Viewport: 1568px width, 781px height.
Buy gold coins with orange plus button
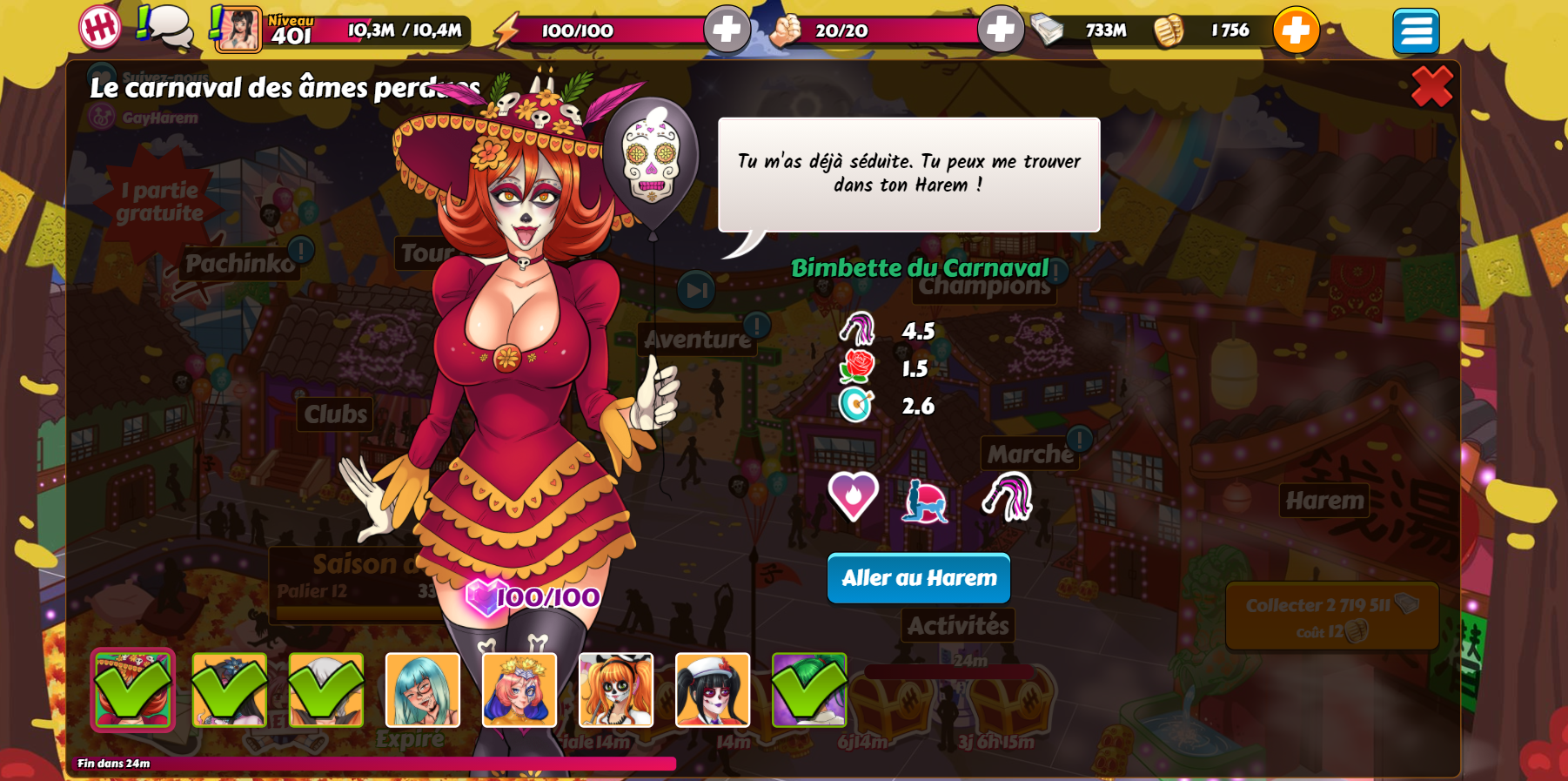click(x=1296, y=30)
